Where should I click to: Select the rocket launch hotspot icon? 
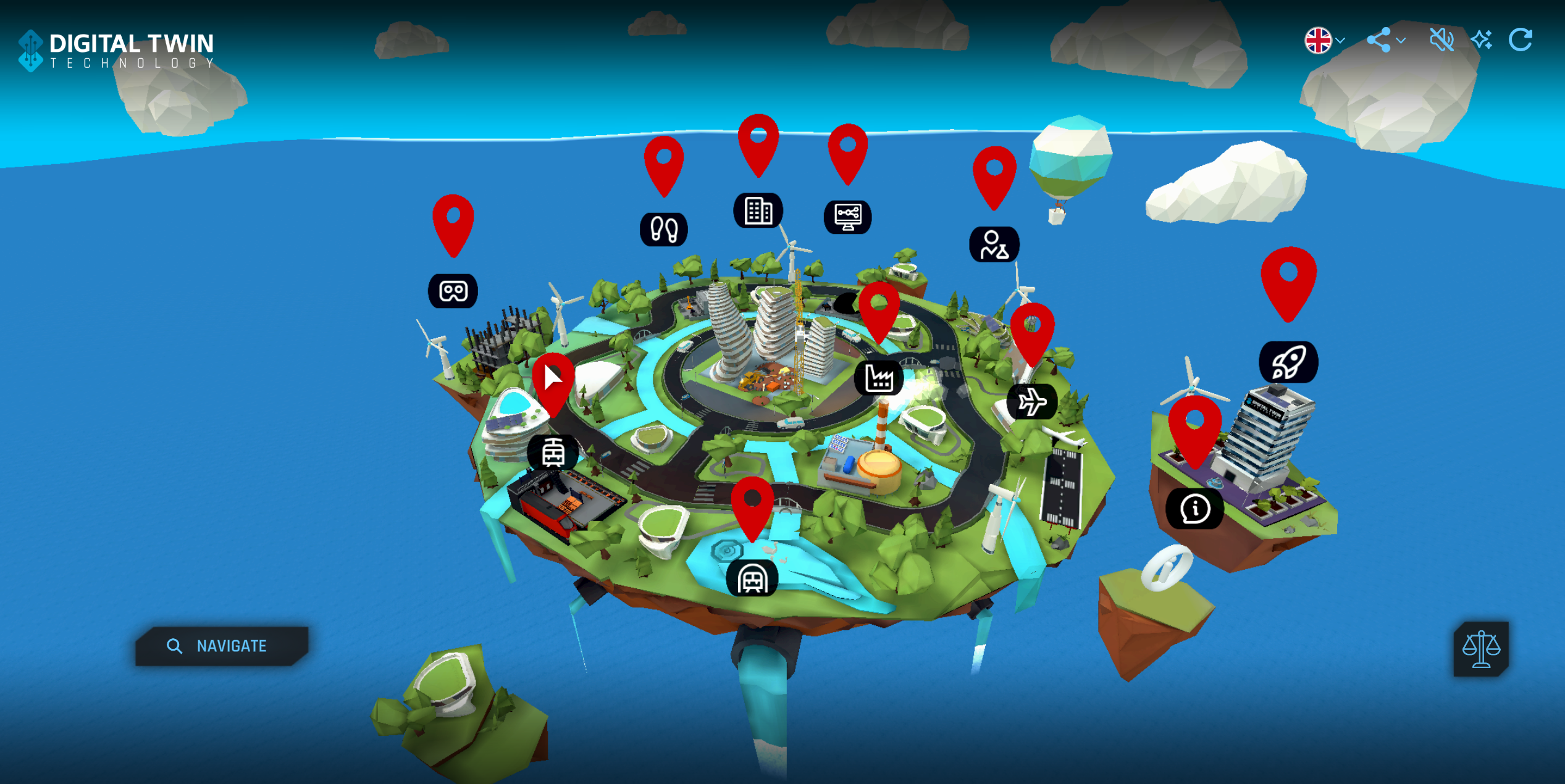1288,361
